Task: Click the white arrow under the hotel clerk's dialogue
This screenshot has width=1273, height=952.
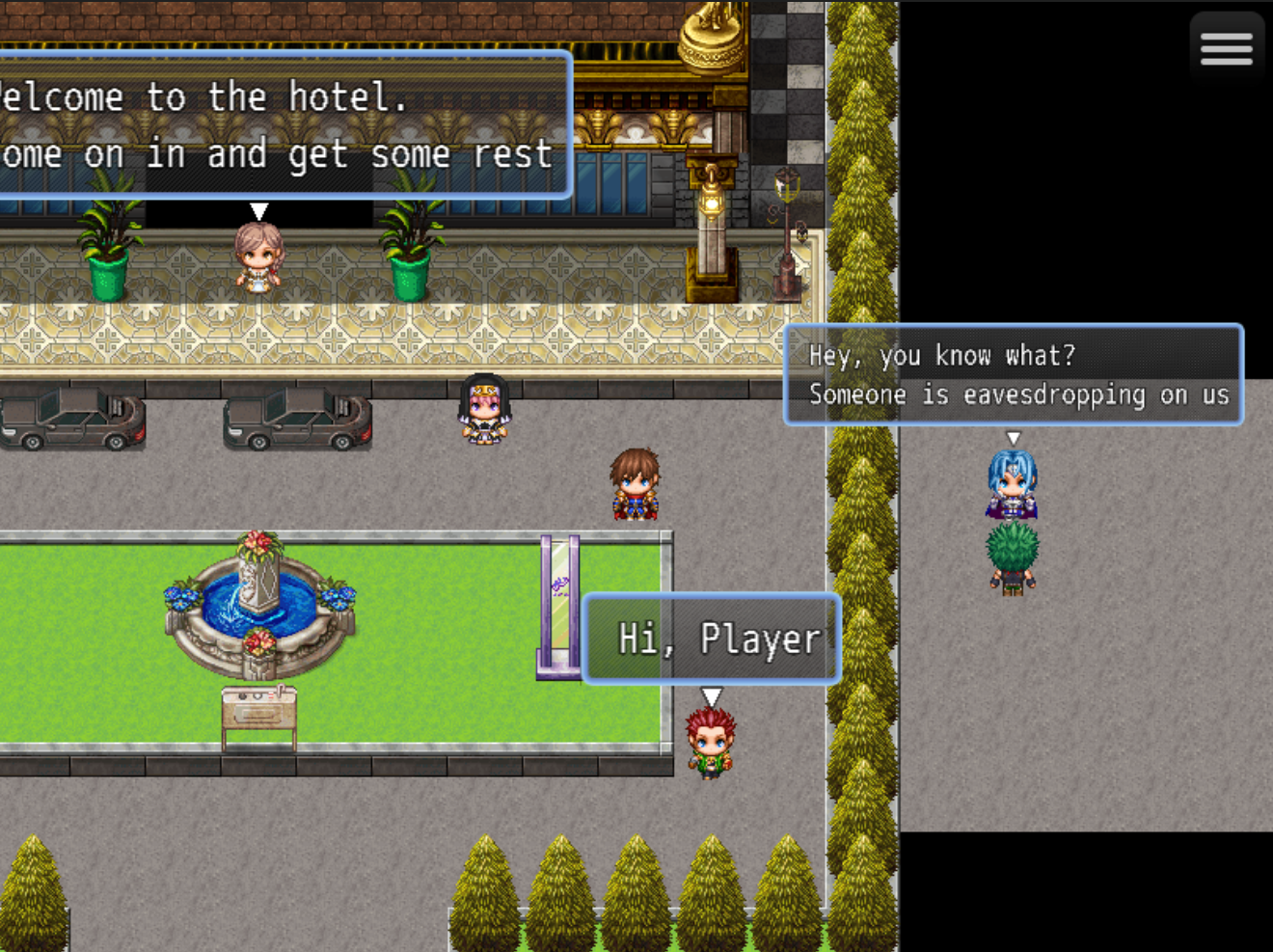Action: (x=258, y=209)
